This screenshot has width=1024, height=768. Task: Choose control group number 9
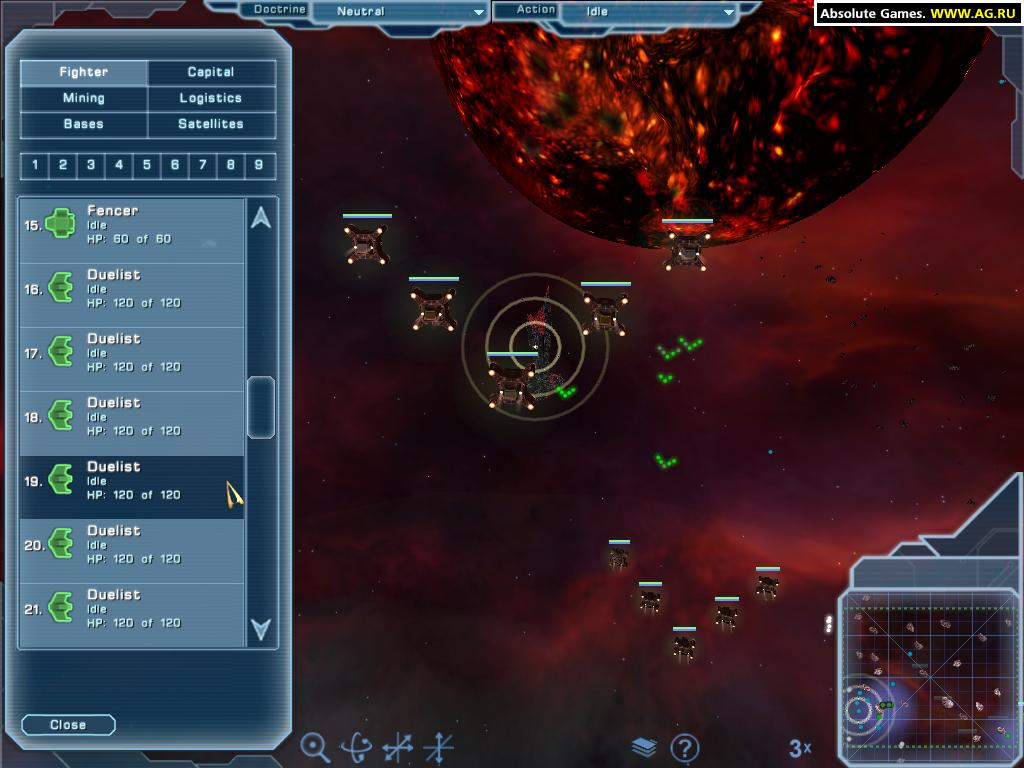(x=259, y=165)
